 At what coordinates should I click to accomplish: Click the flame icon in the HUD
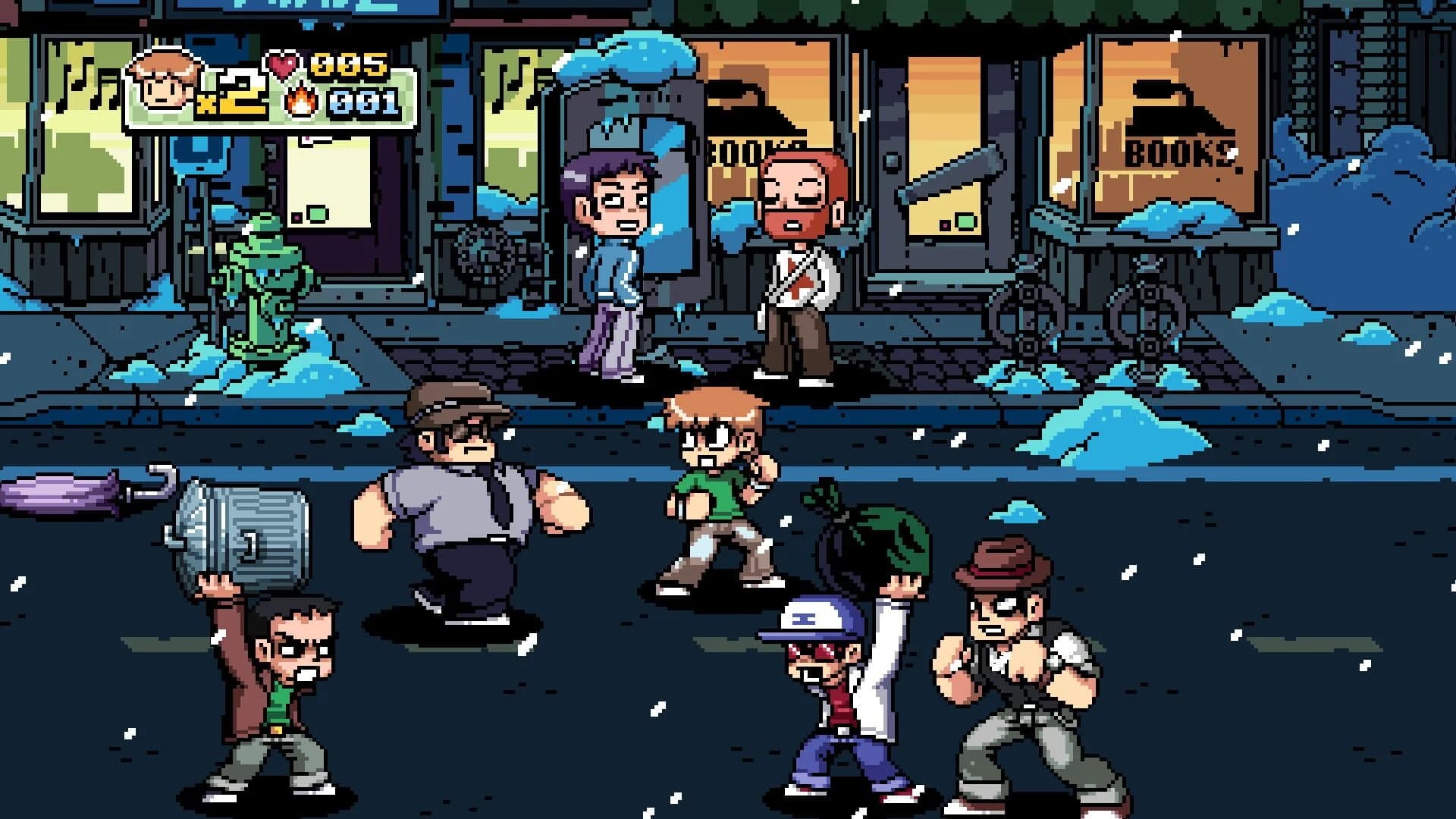coord(300,100)
